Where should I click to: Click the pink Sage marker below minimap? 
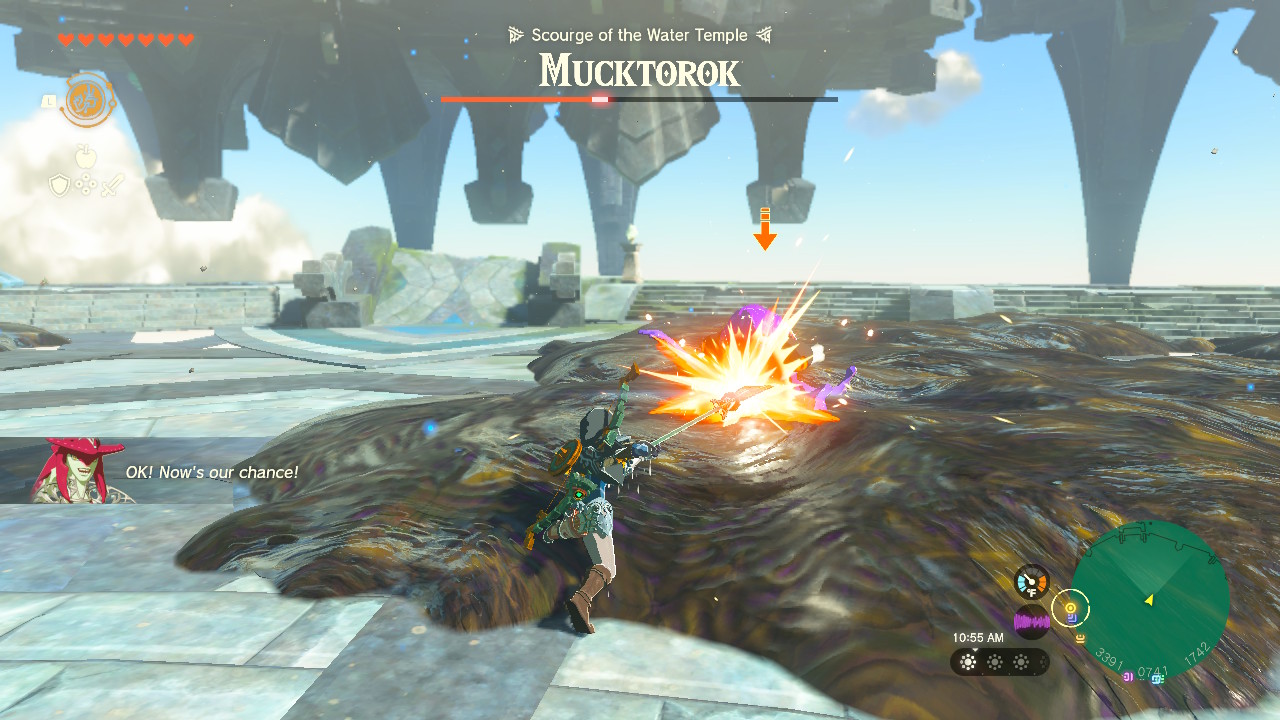(x=1128, y=677)
